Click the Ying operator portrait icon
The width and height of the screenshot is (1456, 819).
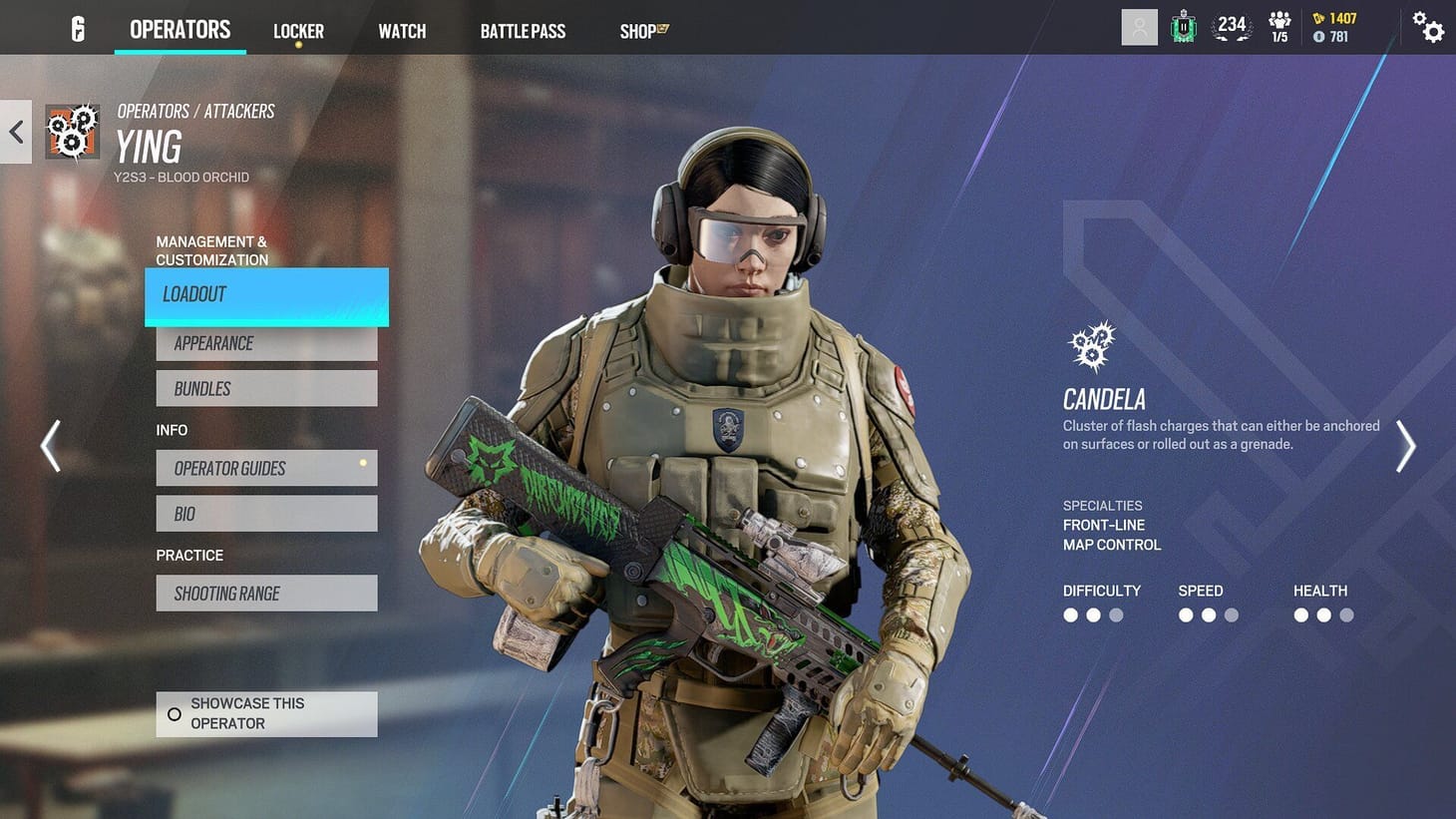click(x=73, y=131)
